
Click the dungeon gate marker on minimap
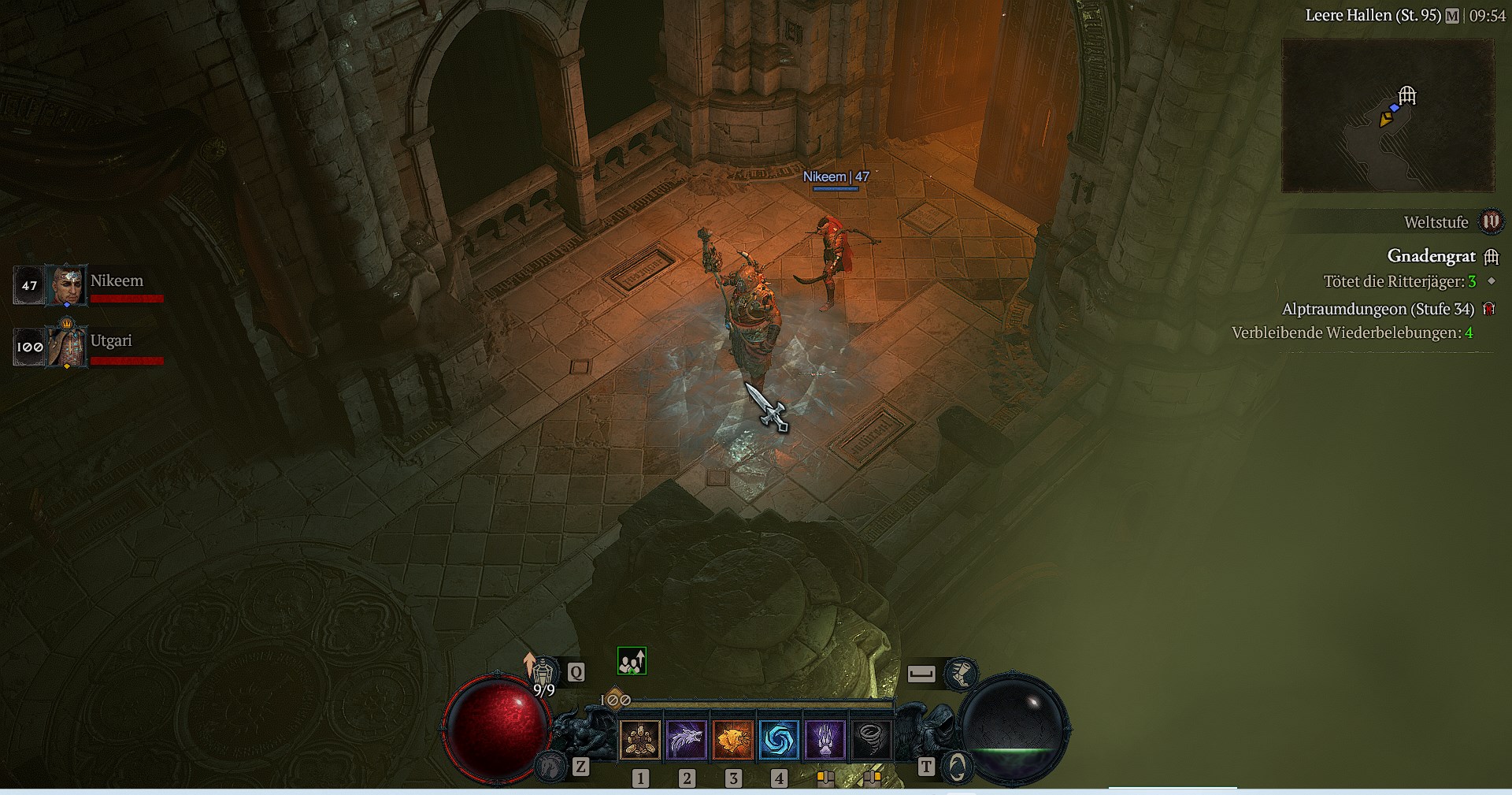1407,96
